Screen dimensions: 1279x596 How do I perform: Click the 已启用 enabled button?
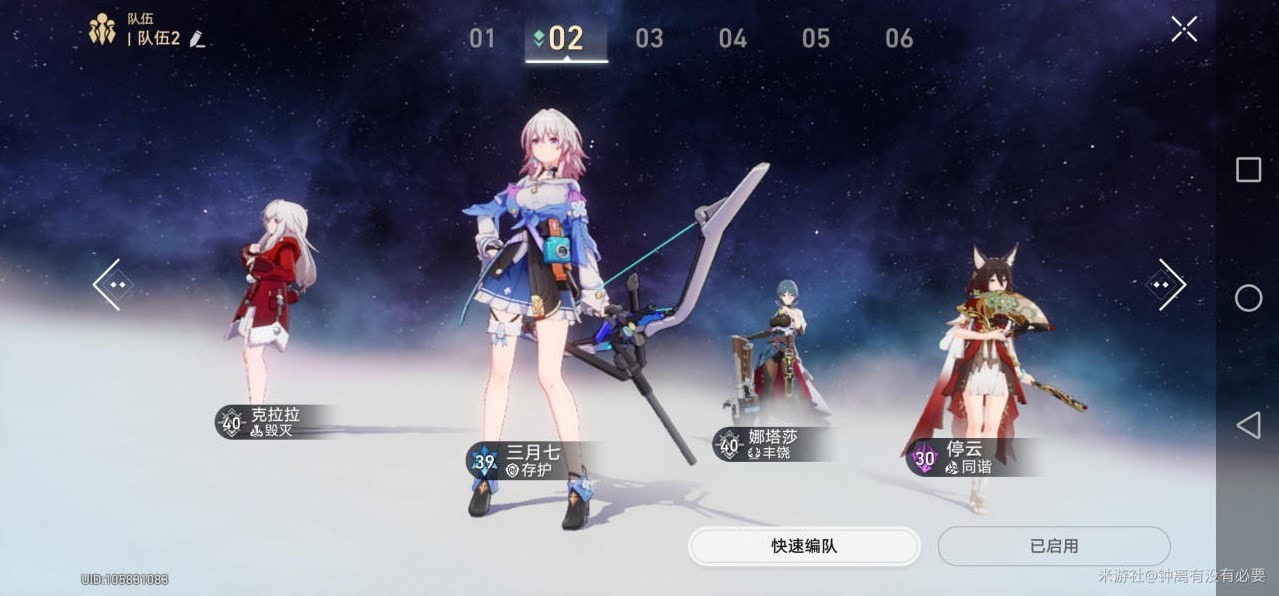pos(1053,546)
